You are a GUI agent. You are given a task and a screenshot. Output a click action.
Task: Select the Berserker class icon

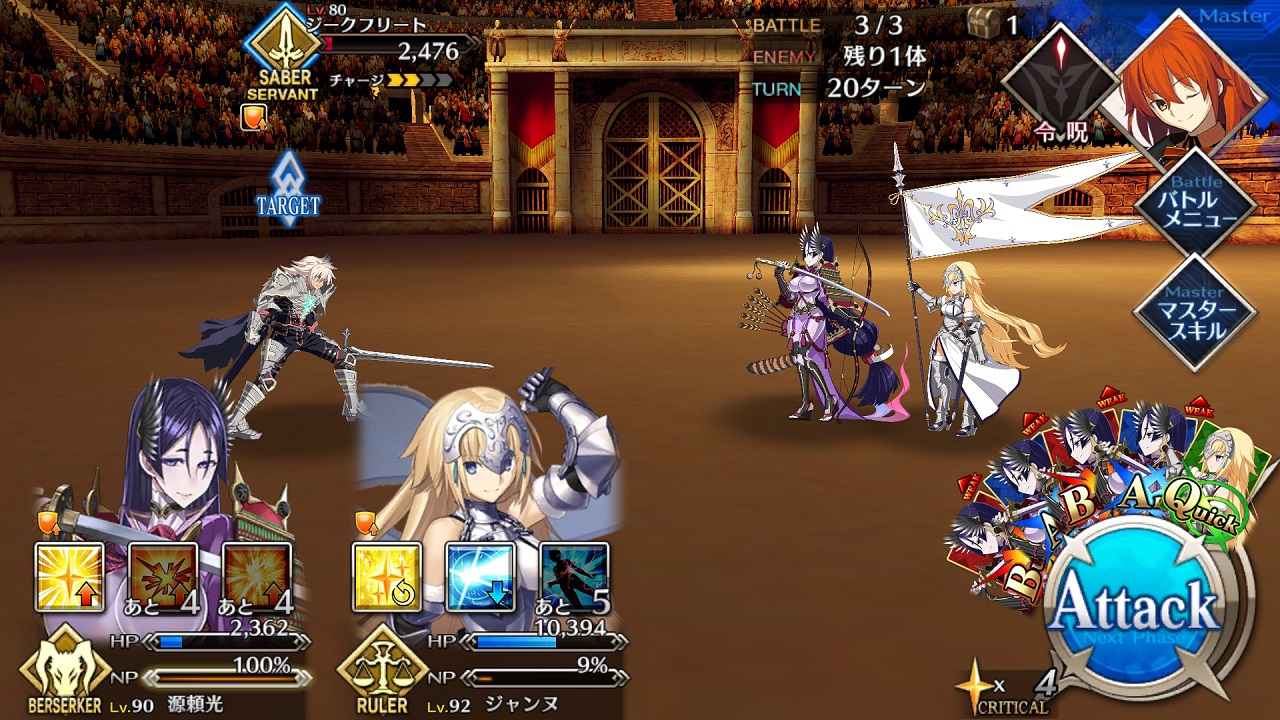coord(65,670)
